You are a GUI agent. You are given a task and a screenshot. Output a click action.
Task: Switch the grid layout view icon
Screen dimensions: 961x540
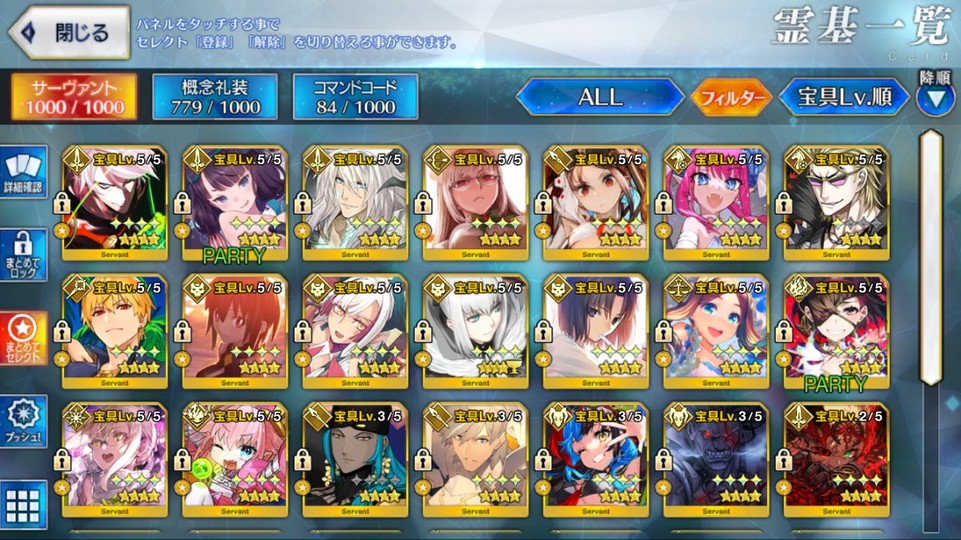click(23, 504)
